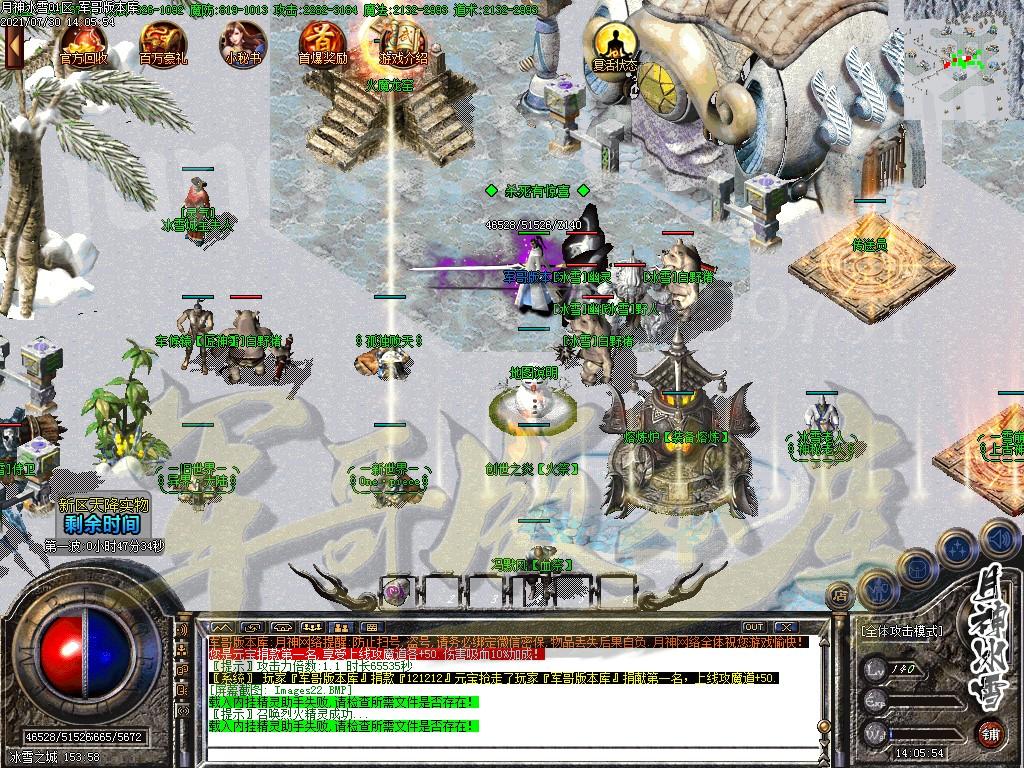Image resolution: width=1024 pixels, height=768 pixels.
Task: Open the 百万豪礼 gift icon
Action: point(163,42)
